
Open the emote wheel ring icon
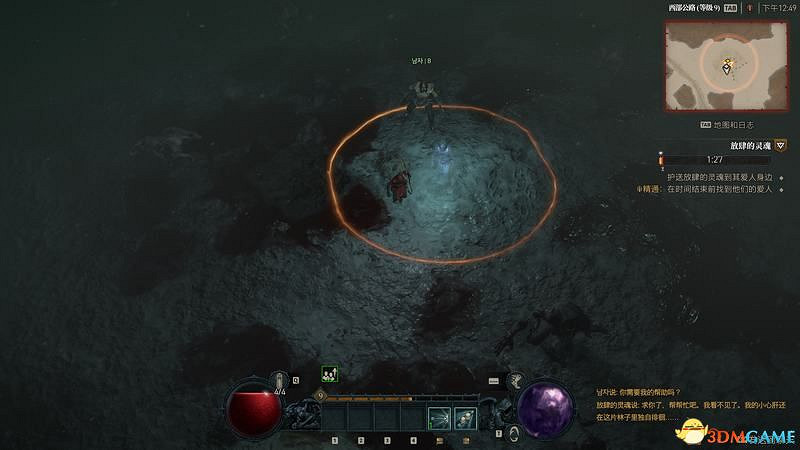[x=513, y=433]
